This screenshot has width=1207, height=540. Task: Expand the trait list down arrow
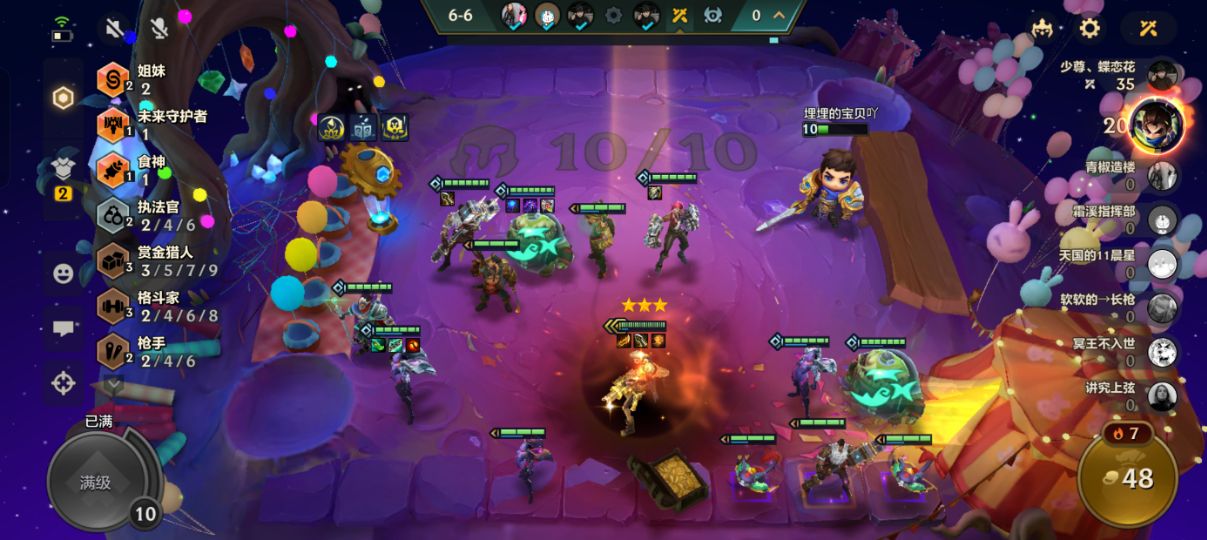point(113,385)
